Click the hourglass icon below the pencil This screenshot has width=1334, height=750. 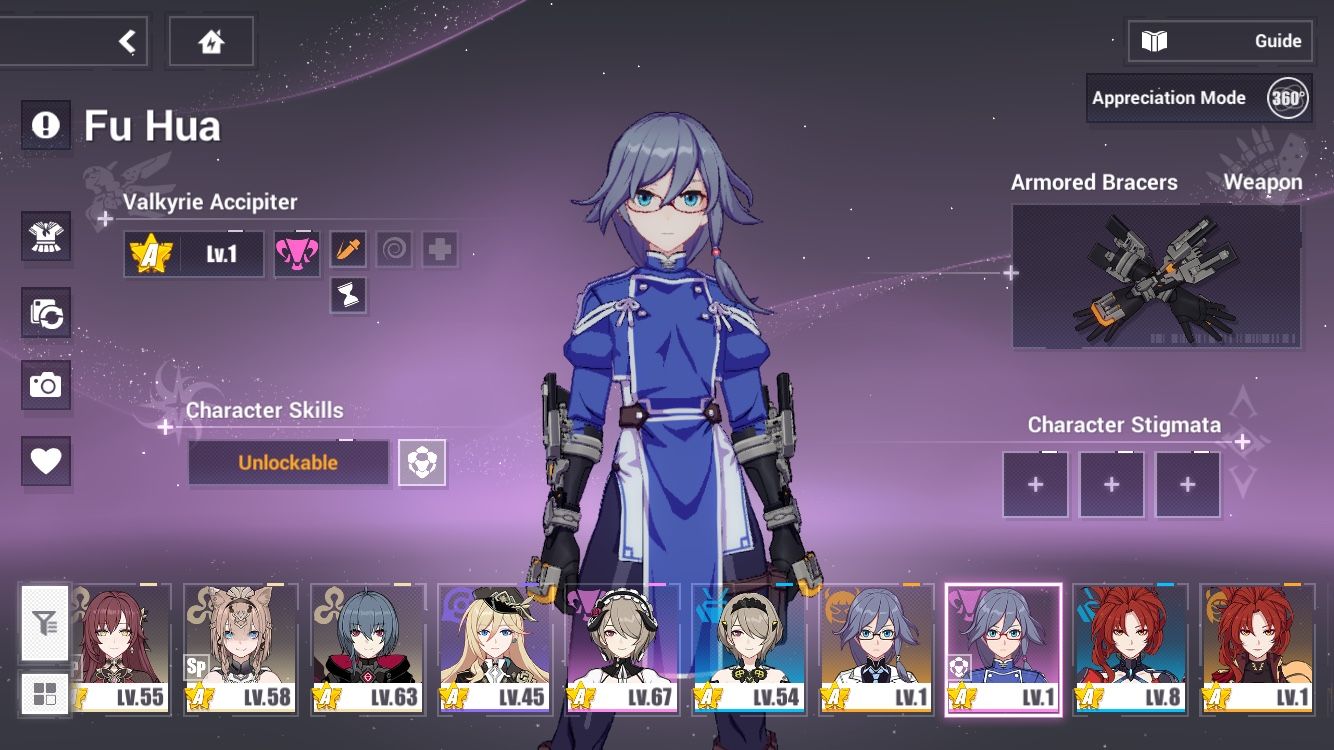tap(347, 297)
